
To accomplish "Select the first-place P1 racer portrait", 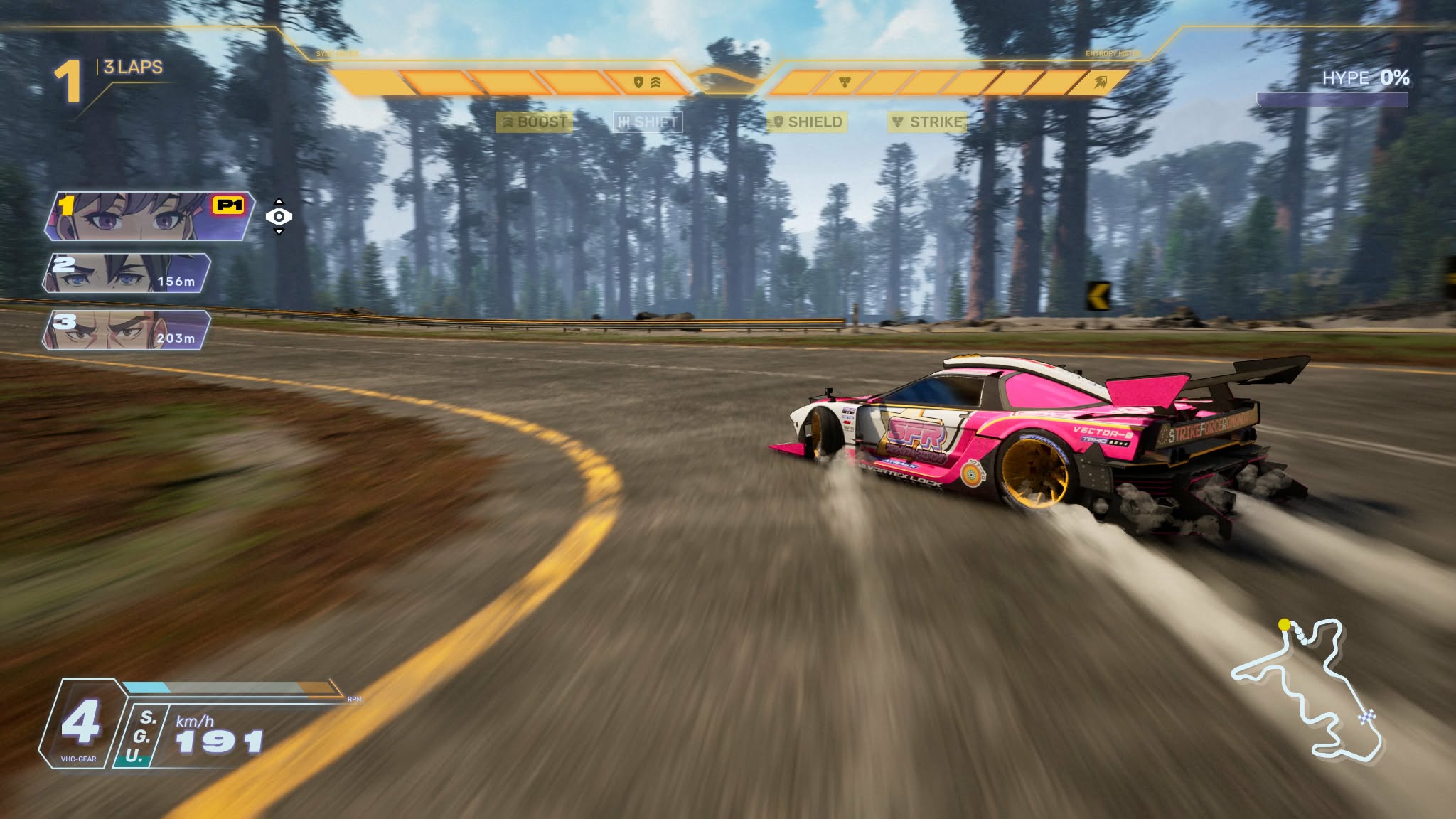I will pos(149,216).
